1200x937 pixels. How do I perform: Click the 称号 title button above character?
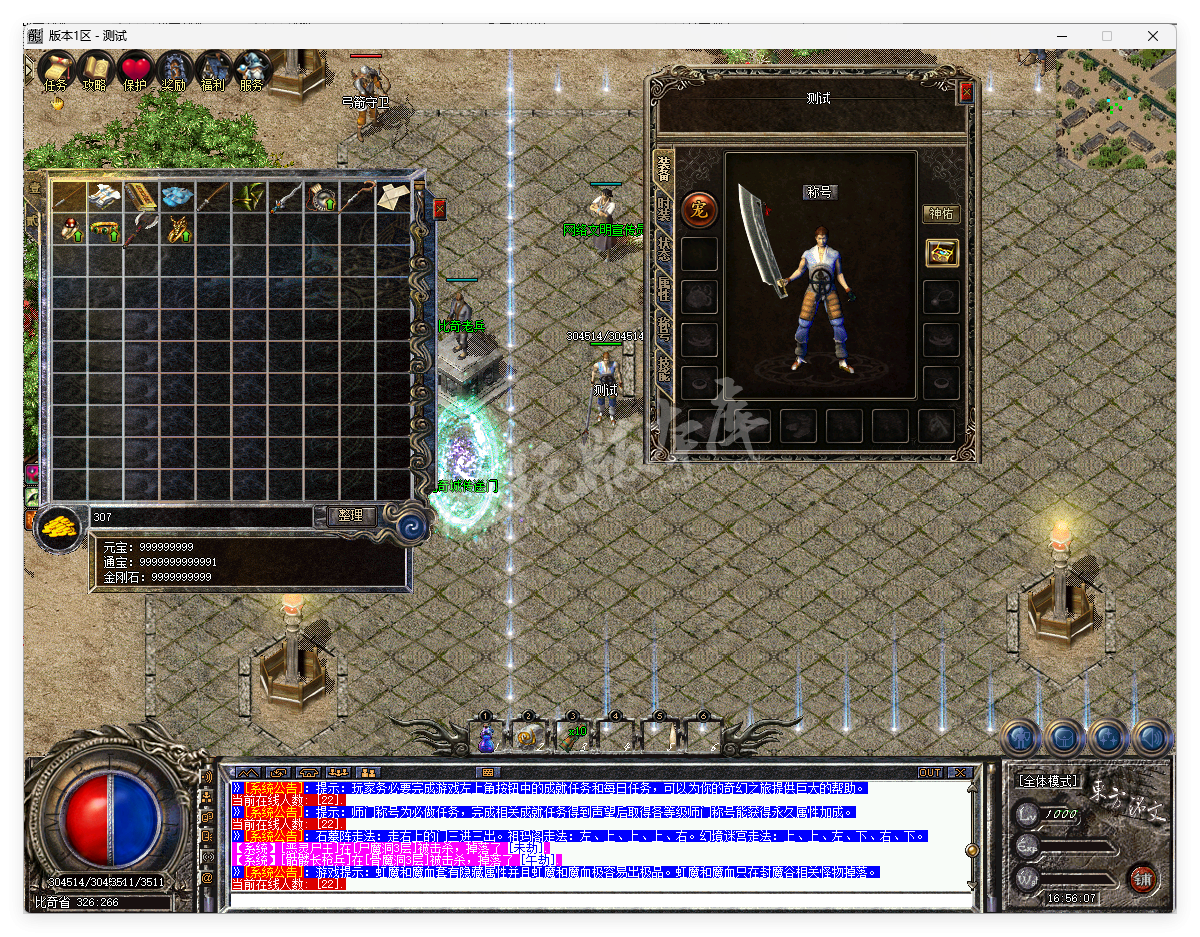tap(820, 192)
